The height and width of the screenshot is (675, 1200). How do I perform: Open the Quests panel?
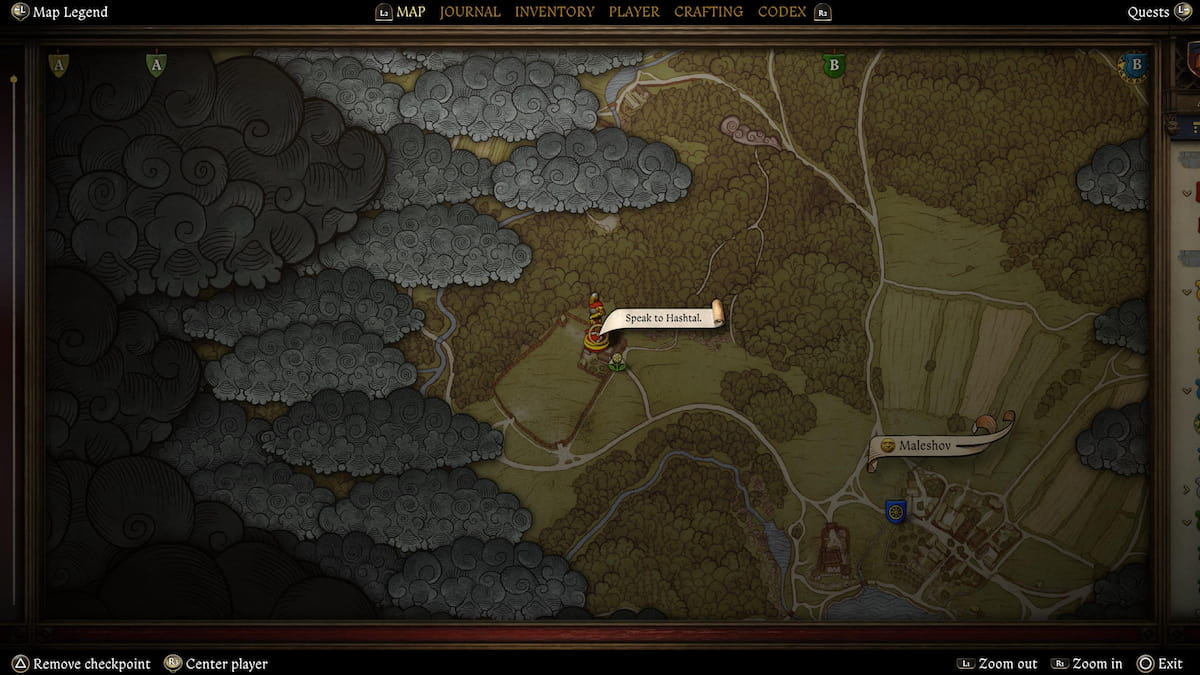coord(1148,12)
